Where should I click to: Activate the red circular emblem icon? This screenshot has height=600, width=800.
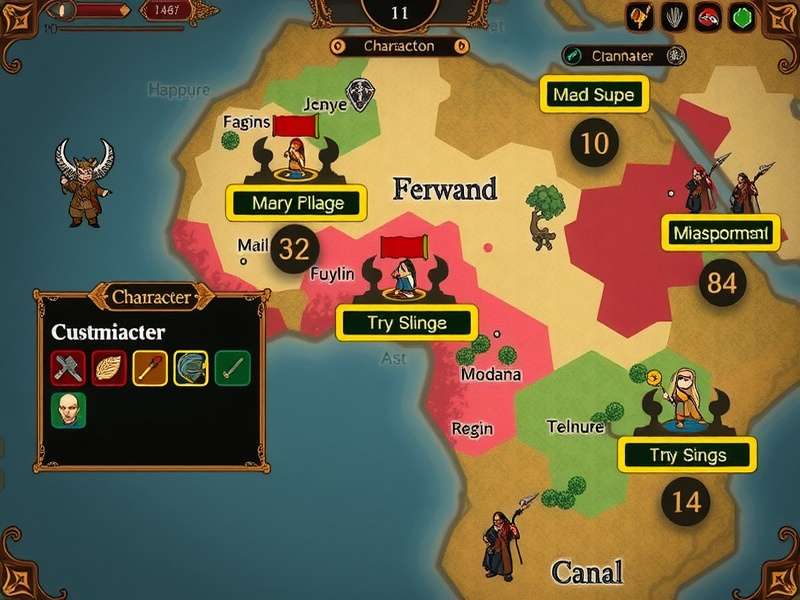(709, 16)
